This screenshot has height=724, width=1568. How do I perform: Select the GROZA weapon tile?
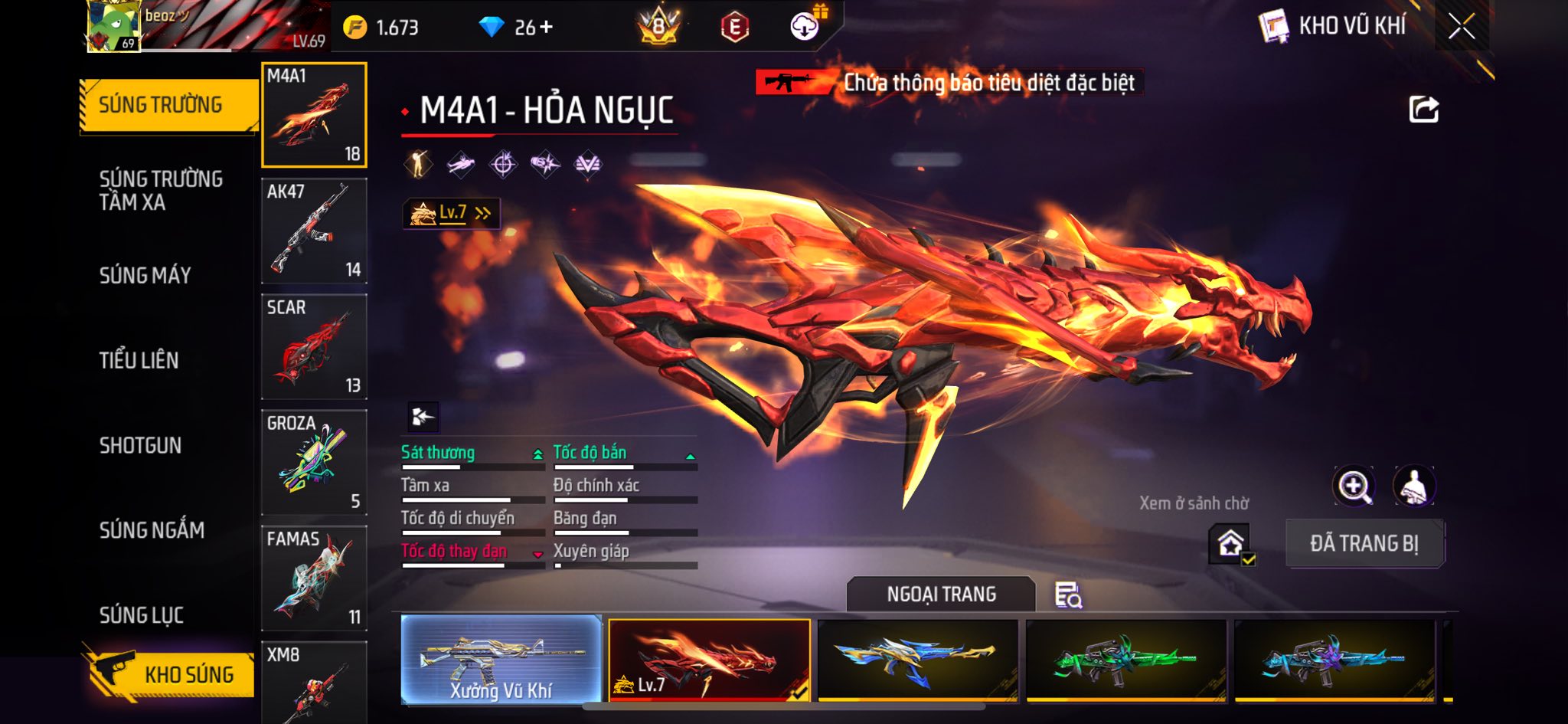click(x=314, y=463)
